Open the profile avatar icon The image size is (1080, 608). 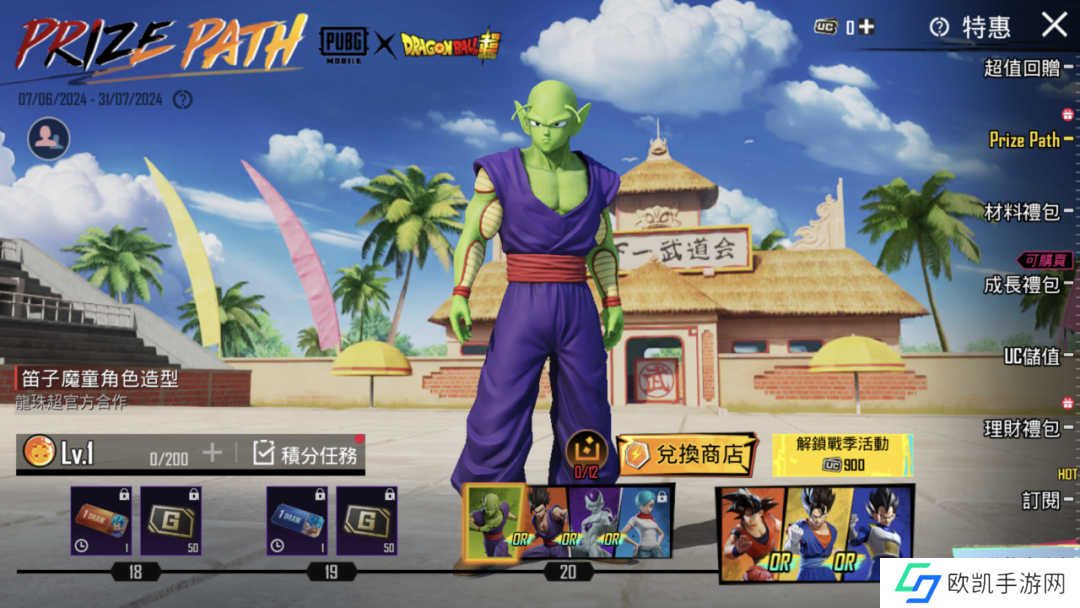coord(49,139)
